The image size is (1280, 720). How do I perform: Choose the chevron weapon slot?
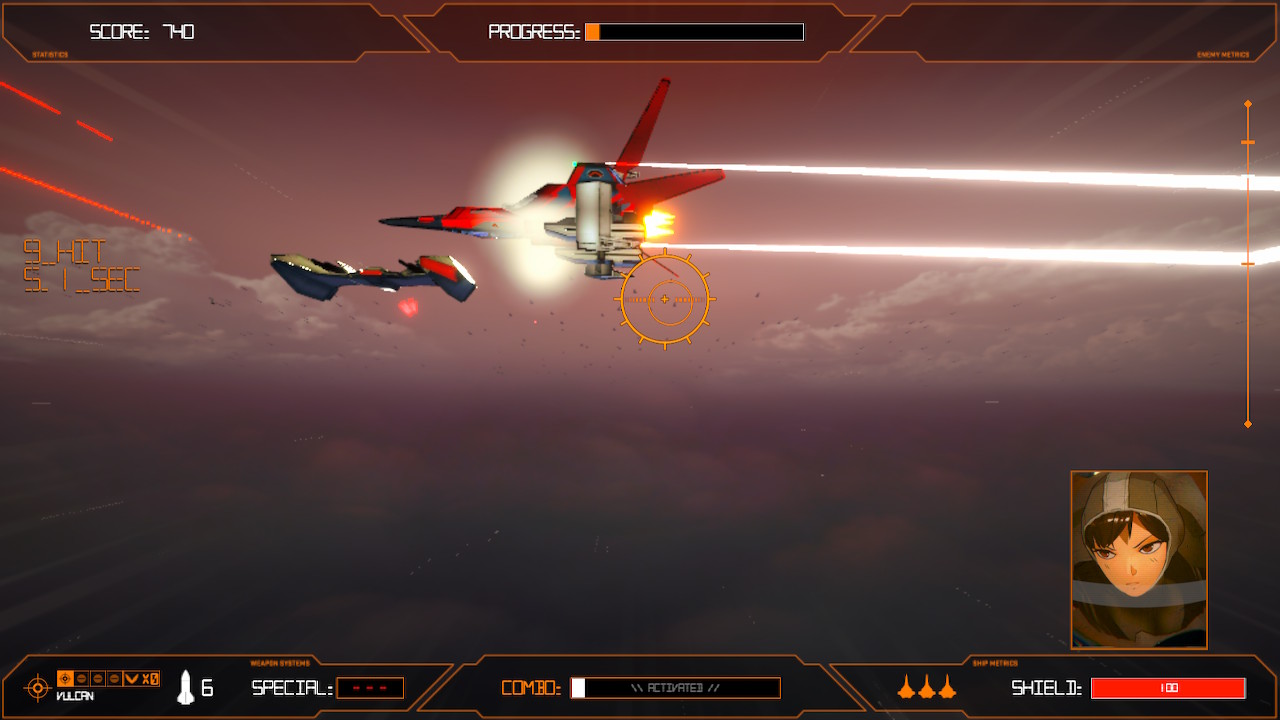point(131,679)
